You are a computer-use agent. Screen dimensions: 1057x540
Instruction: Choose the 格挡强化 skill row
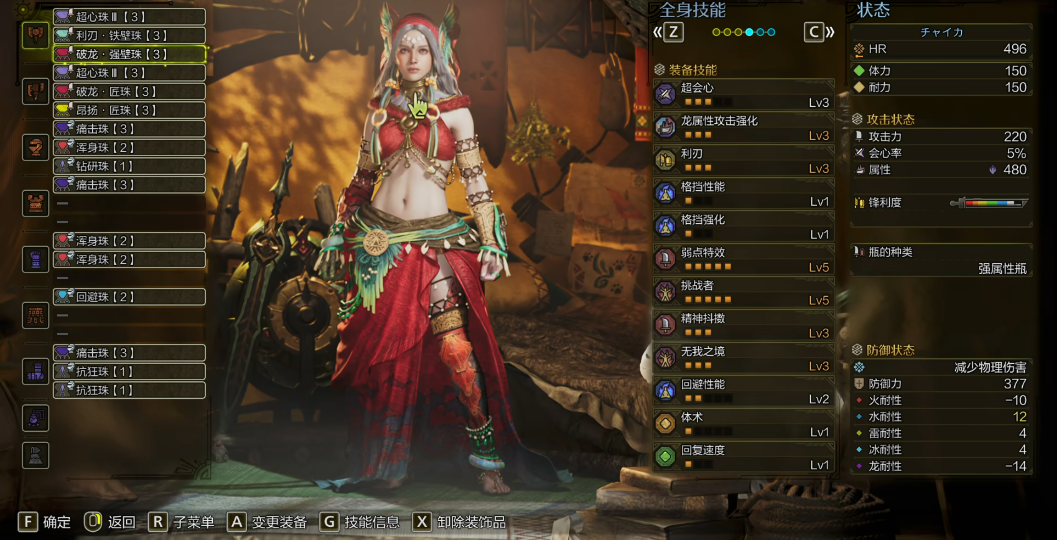[743, 227]
